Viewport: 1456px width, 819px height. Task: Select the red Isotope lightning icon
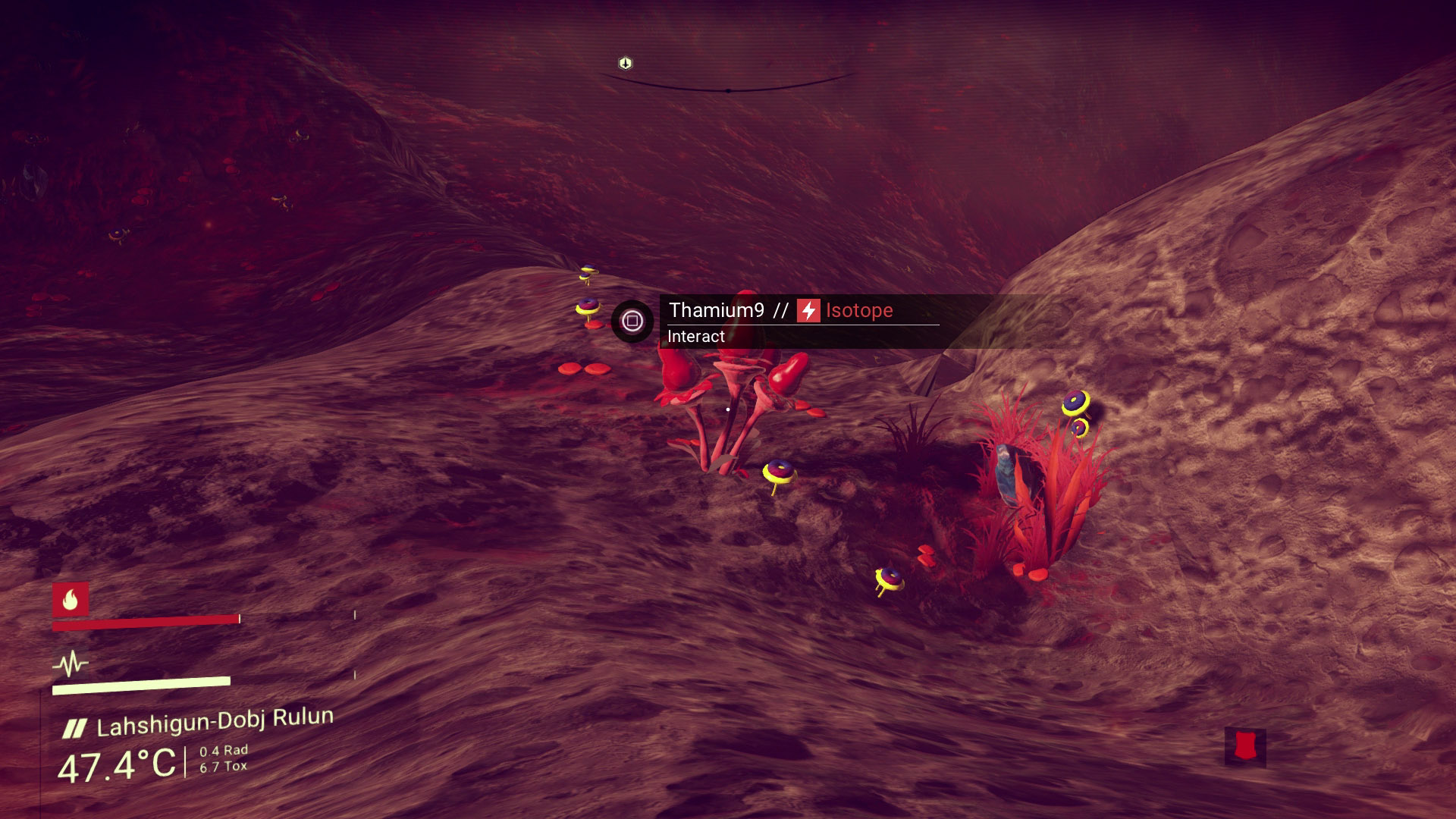pyautogui.click(x=808, y=310)
